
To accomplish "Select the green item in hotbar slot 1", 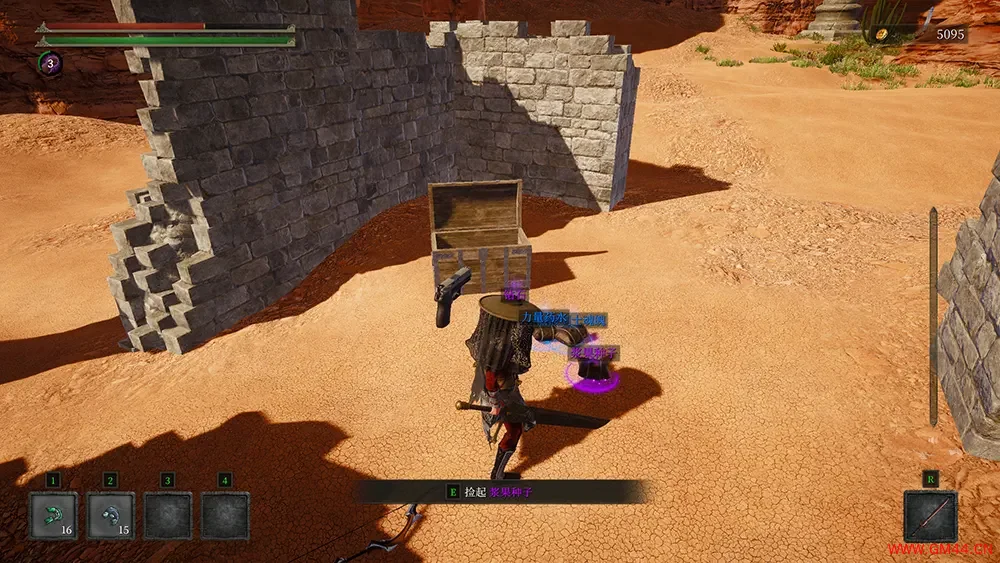I will tap(52, 515).
